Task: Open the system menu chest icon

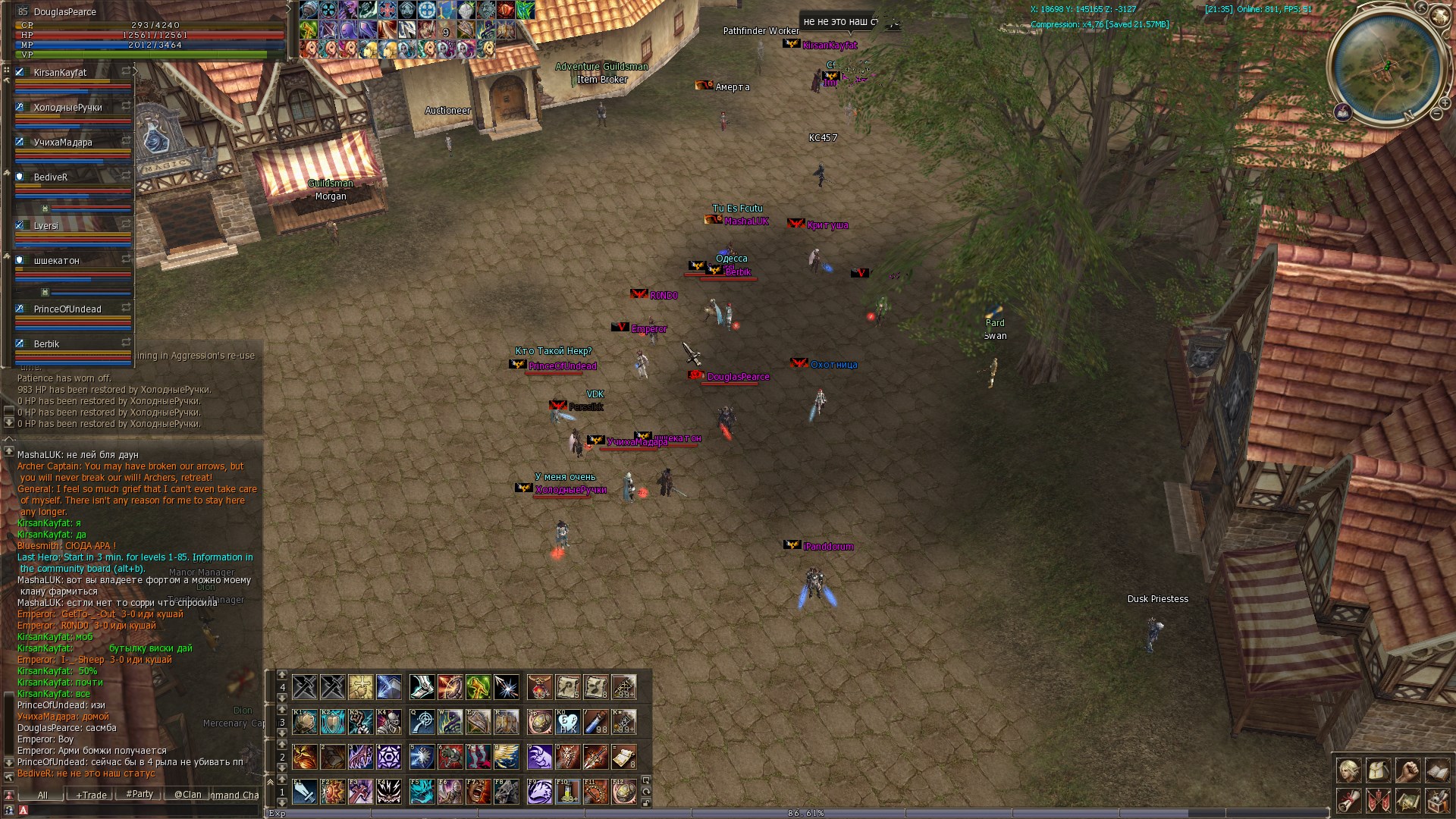Action: [x=1437, y=800]
